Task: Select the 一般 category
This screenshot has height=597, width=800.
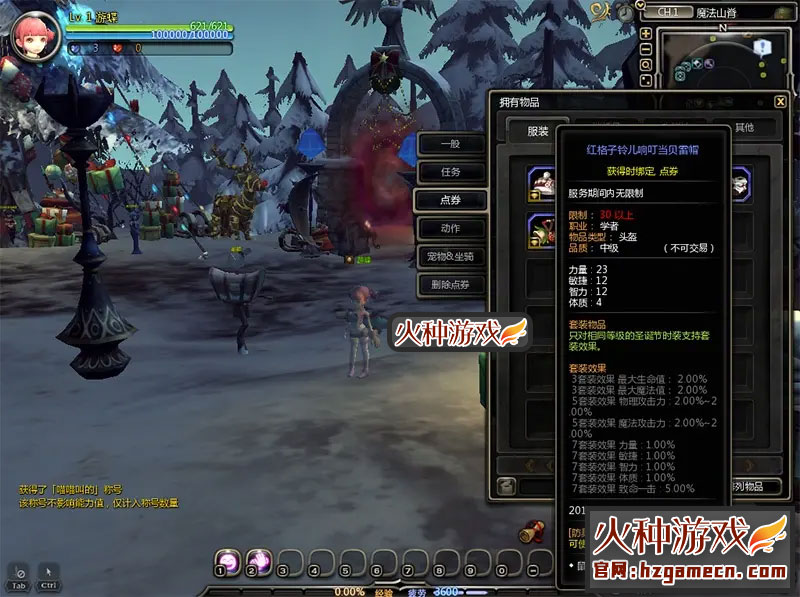Action: [x=450, y=144]
